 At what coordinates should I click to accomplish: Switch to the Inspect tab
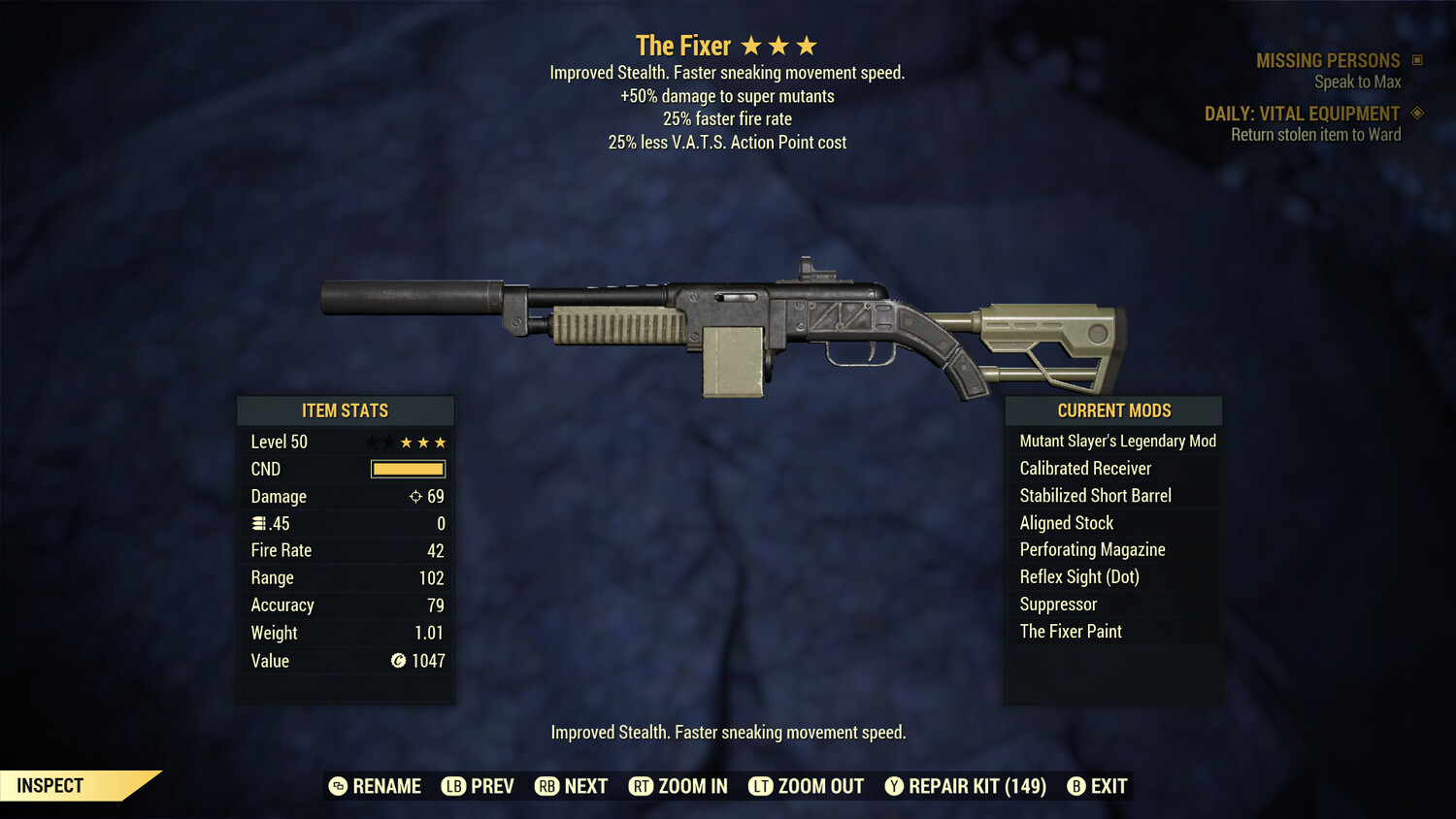click(x=49, y=785)
